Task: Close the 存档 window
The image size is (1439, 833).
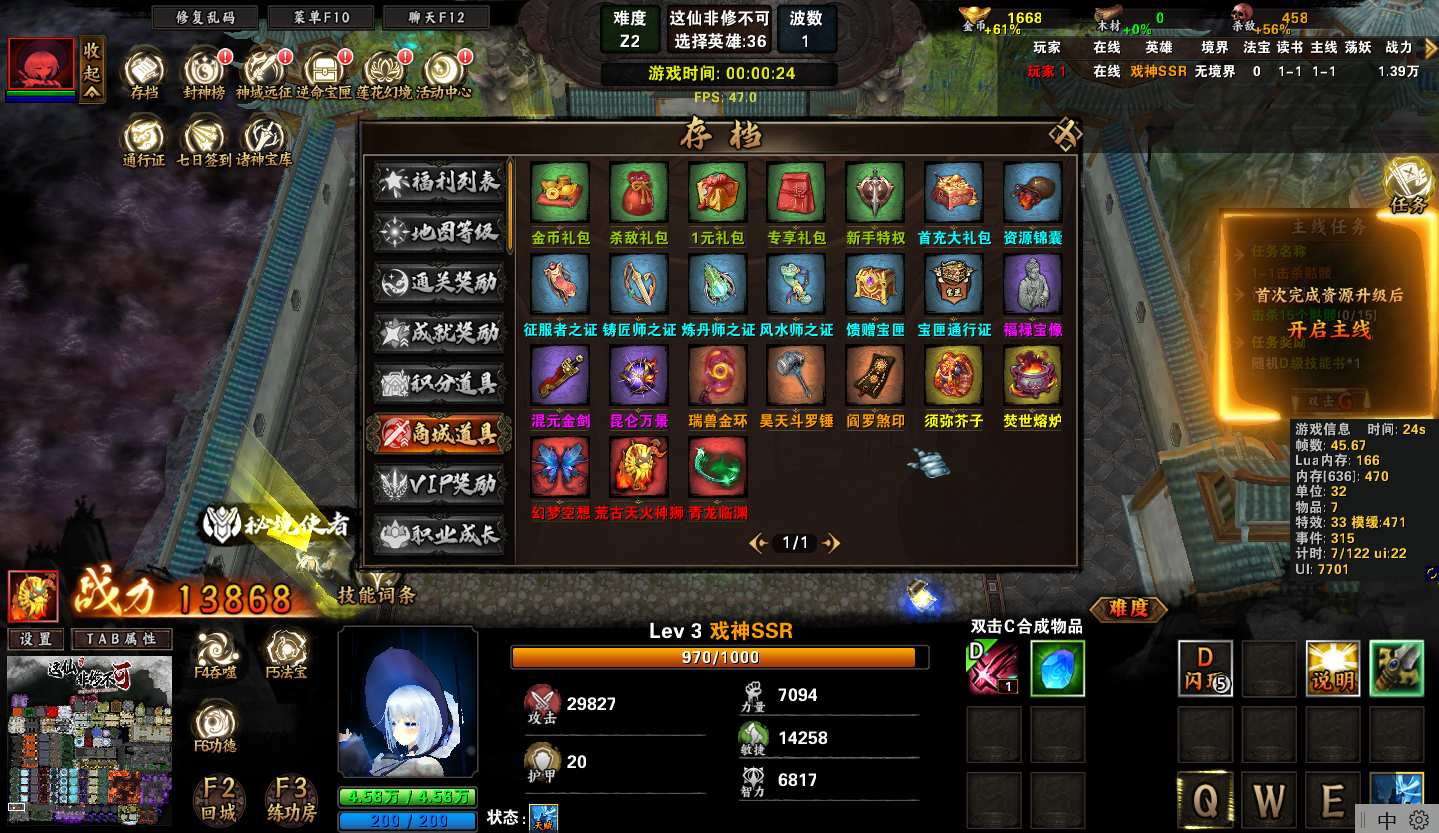Action: click(1066, 134)
